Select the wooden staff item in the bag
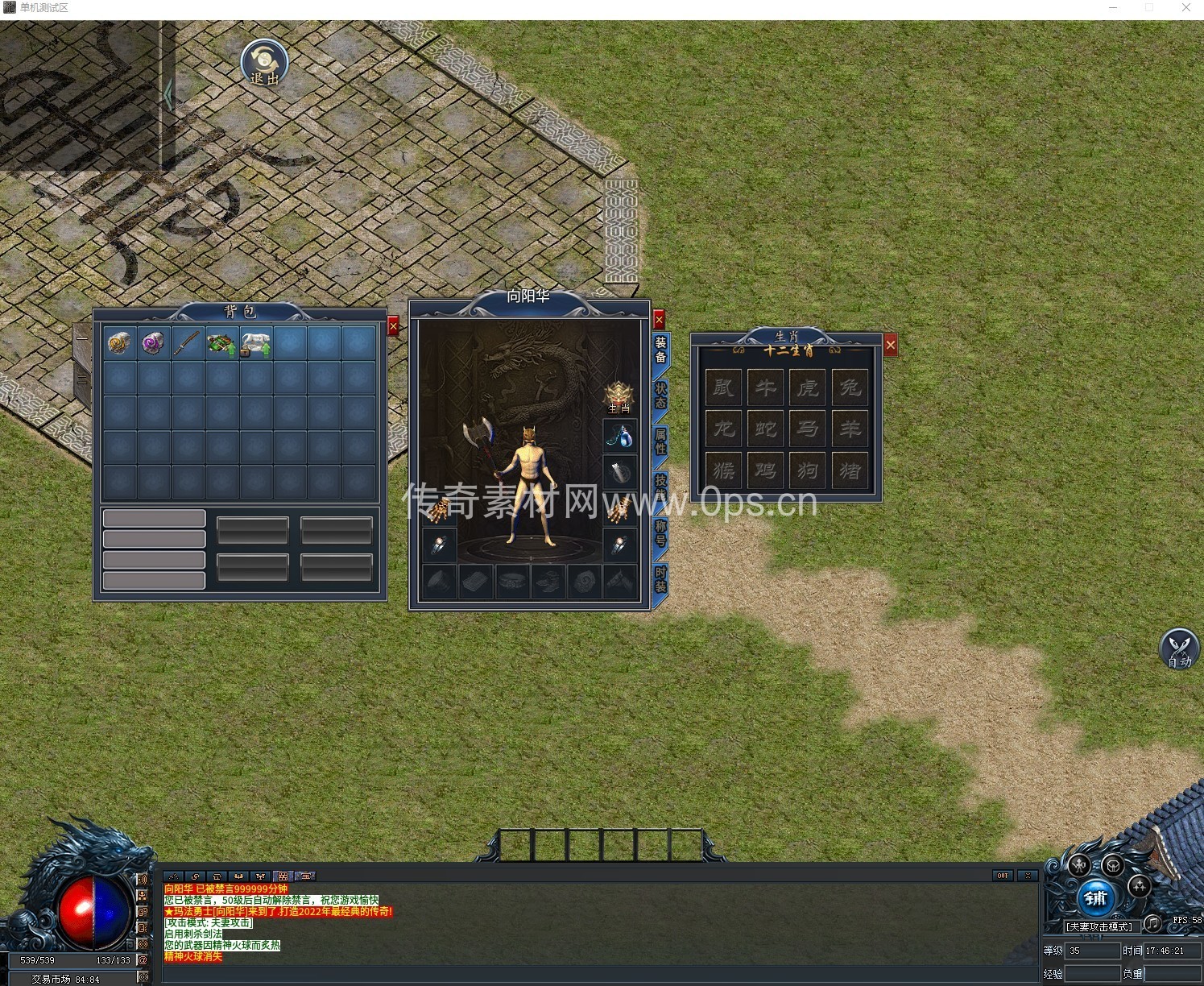Viewport: 1204px width, 986px height. (187, 343)
